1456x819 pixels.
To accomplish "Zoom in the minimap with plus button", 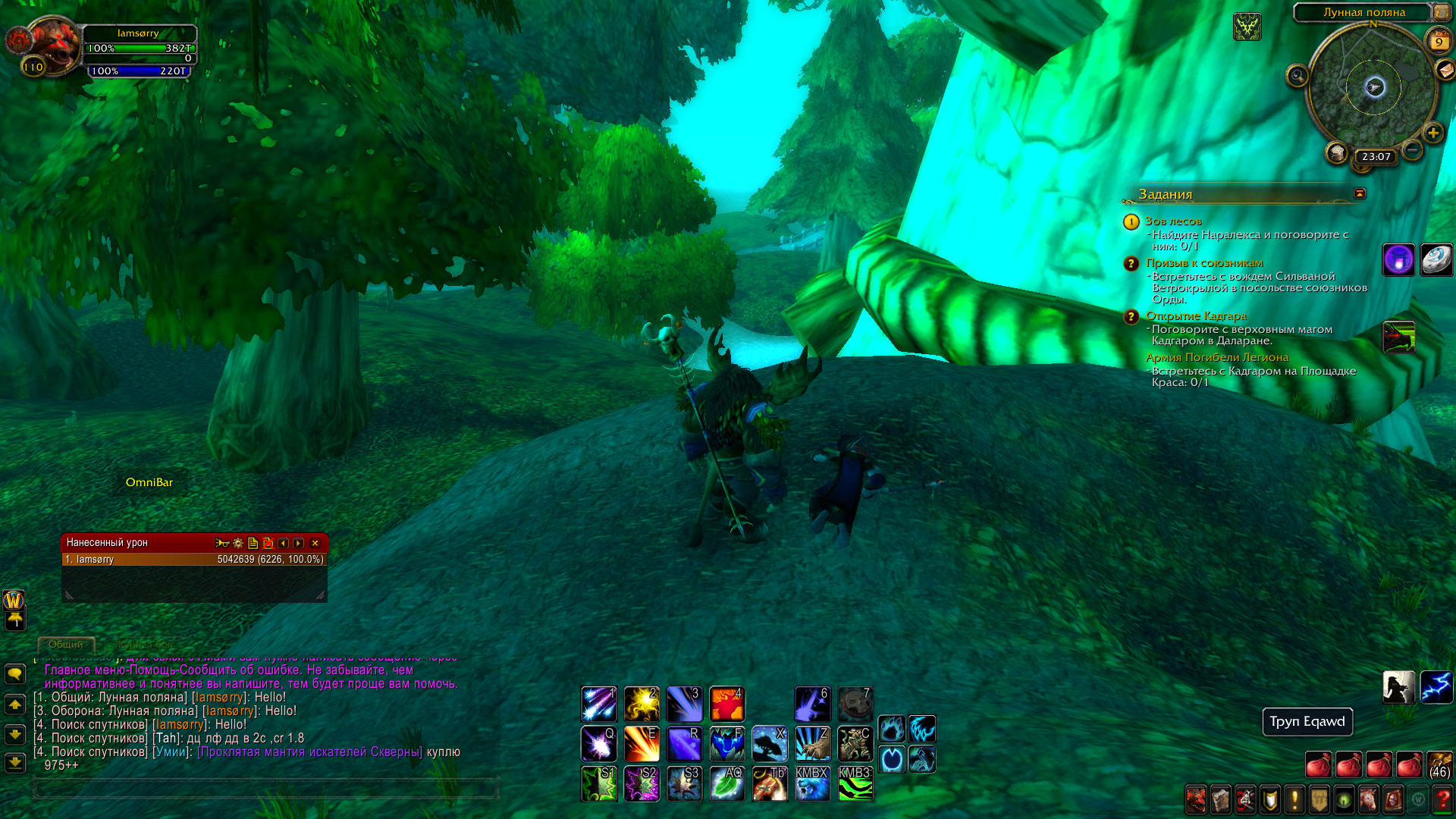I will click(x=1432, y=133).
